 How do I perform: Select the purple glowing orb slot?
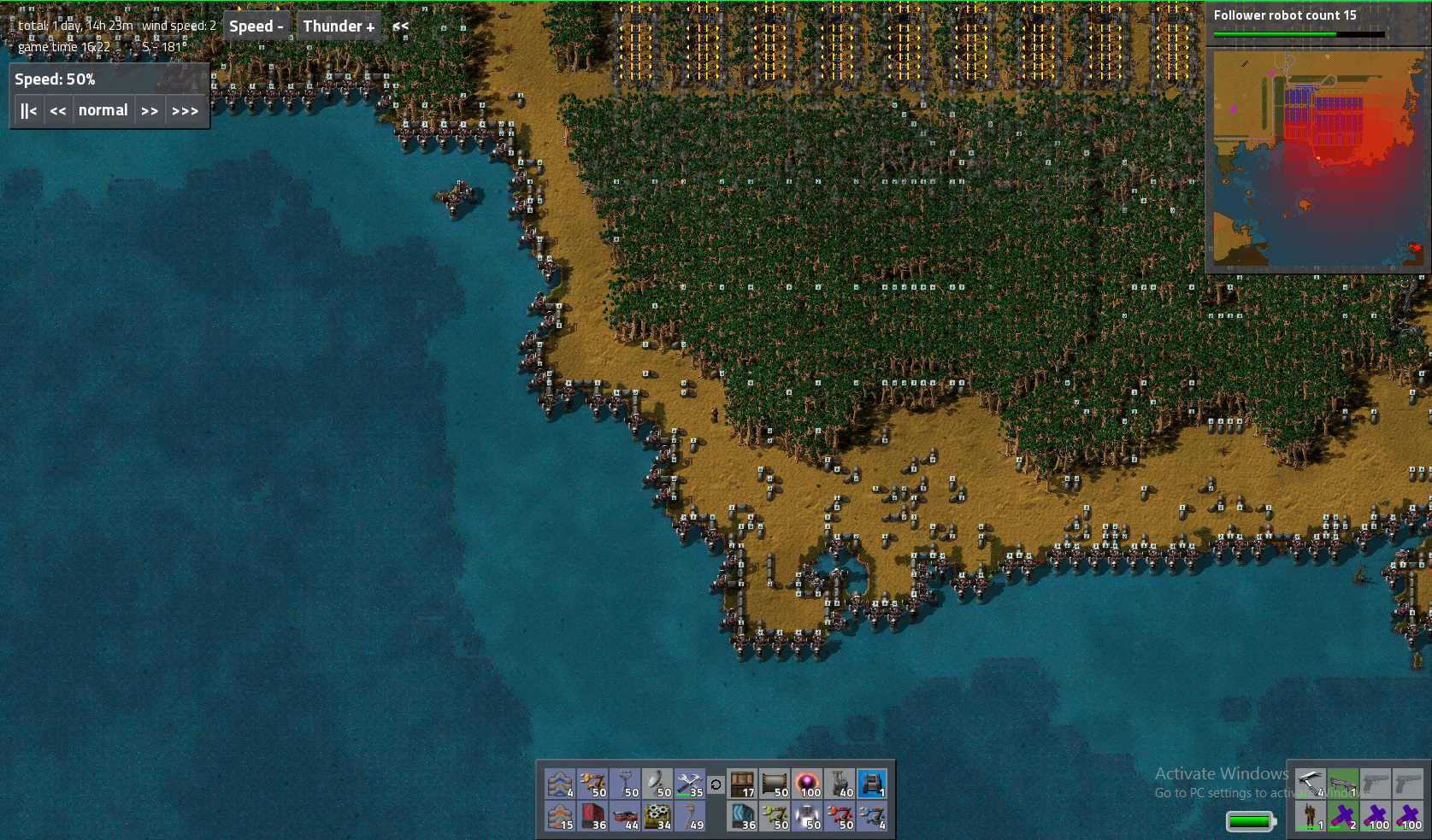807,784
